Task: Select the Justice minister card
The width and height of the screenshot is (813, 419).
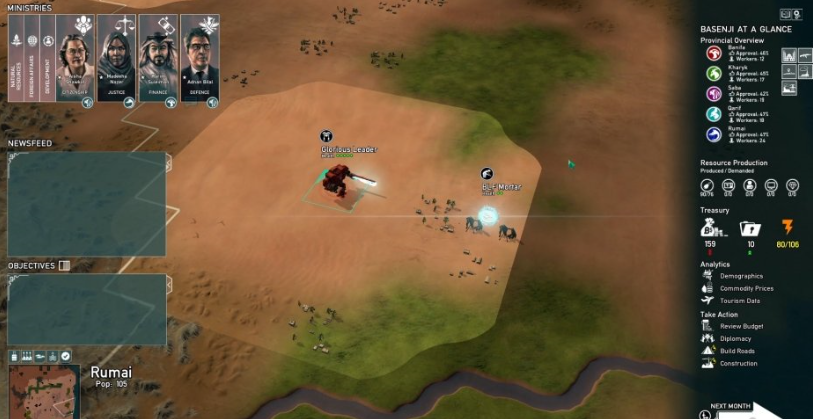Action: coord(117,60)
